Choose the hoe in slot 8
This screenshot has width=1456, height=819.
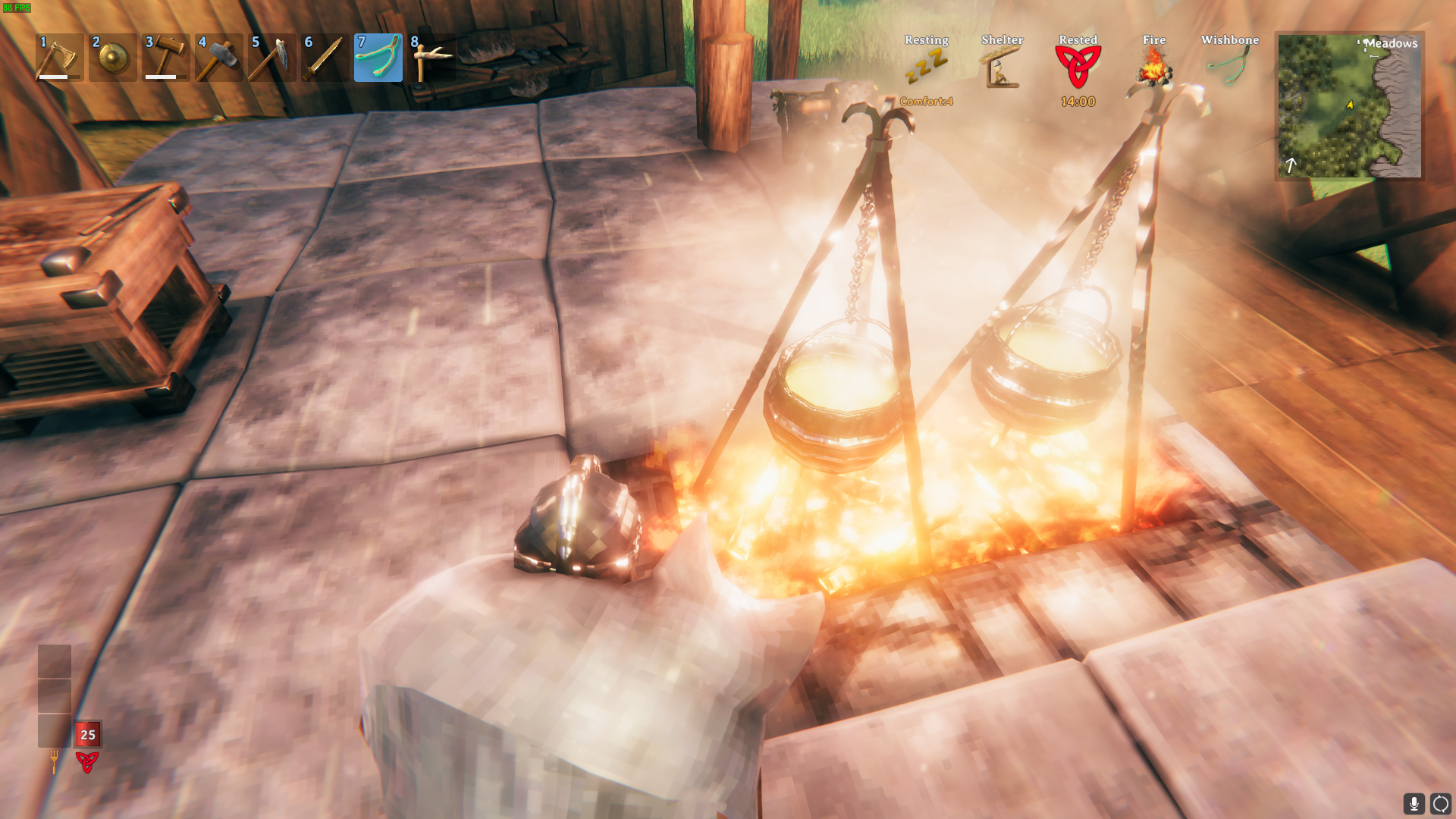point(431,58)
